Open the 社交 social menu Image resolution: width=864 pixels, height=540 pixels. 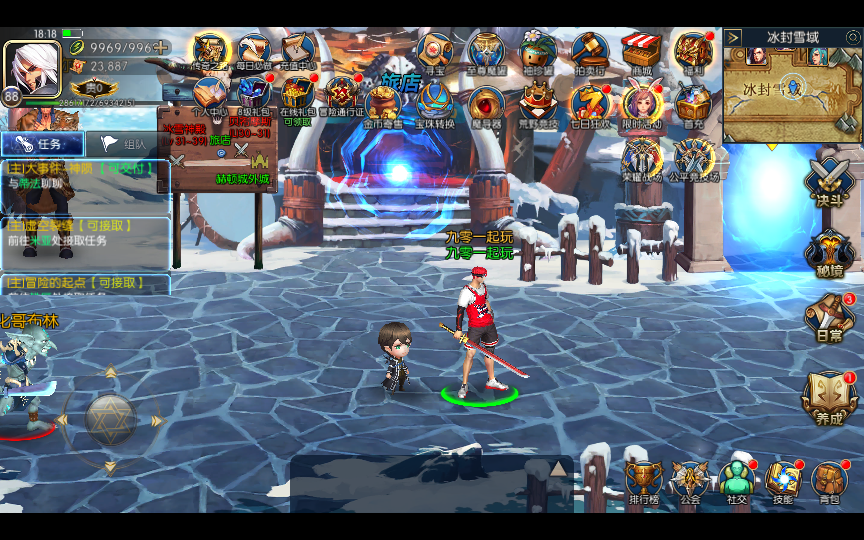[x=737, y=480]
